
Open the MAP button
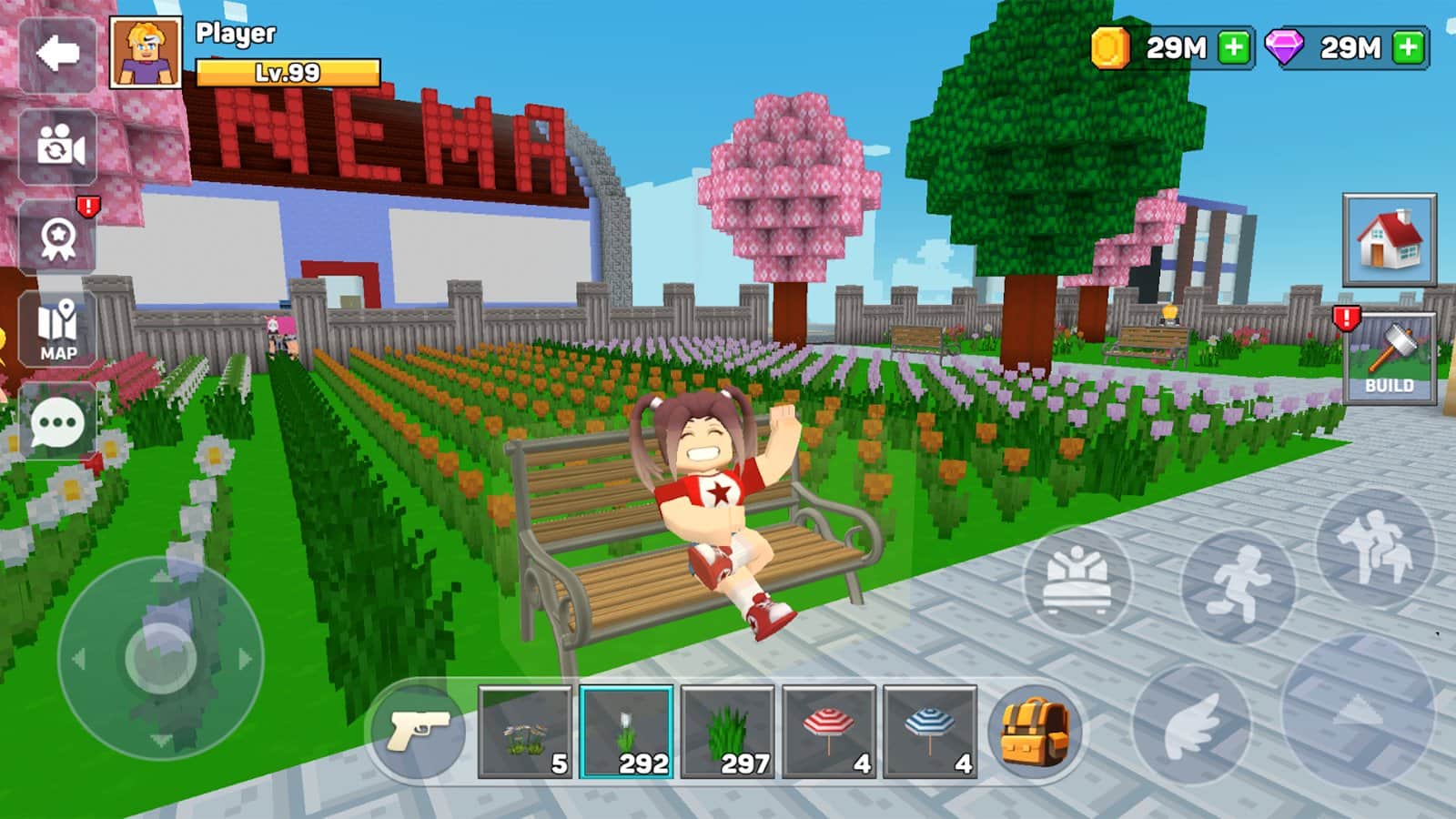click(x=57, y=329)
